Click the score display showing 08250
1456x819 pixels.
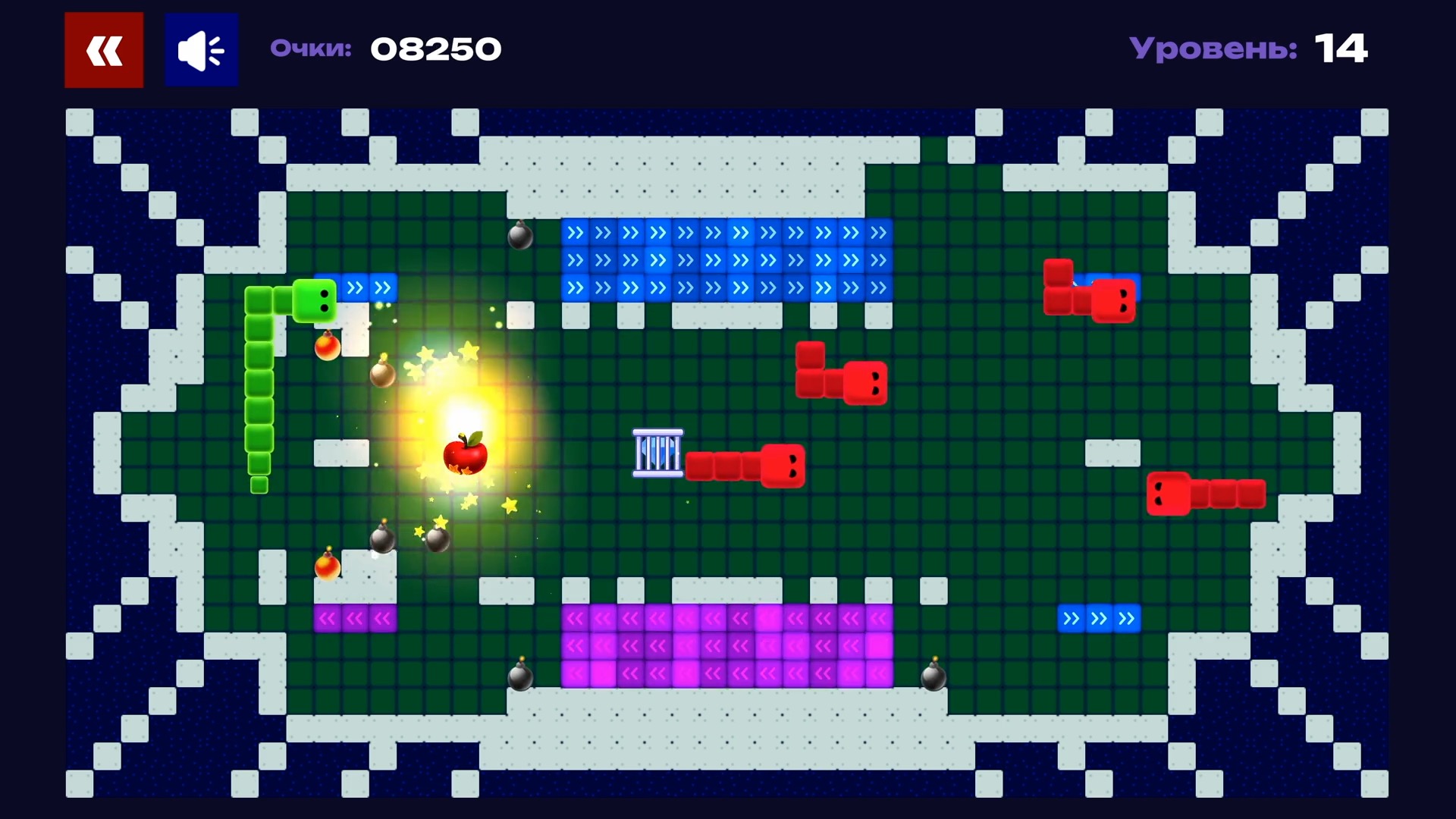click(436, 49)
